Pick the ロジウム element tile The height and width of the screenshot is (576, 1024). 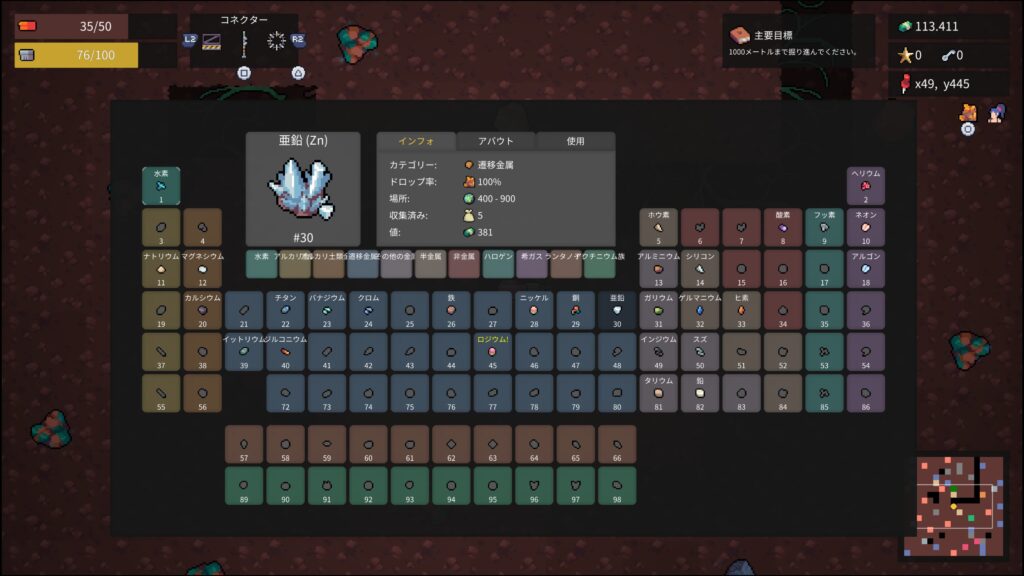click(x=492, y=352)
